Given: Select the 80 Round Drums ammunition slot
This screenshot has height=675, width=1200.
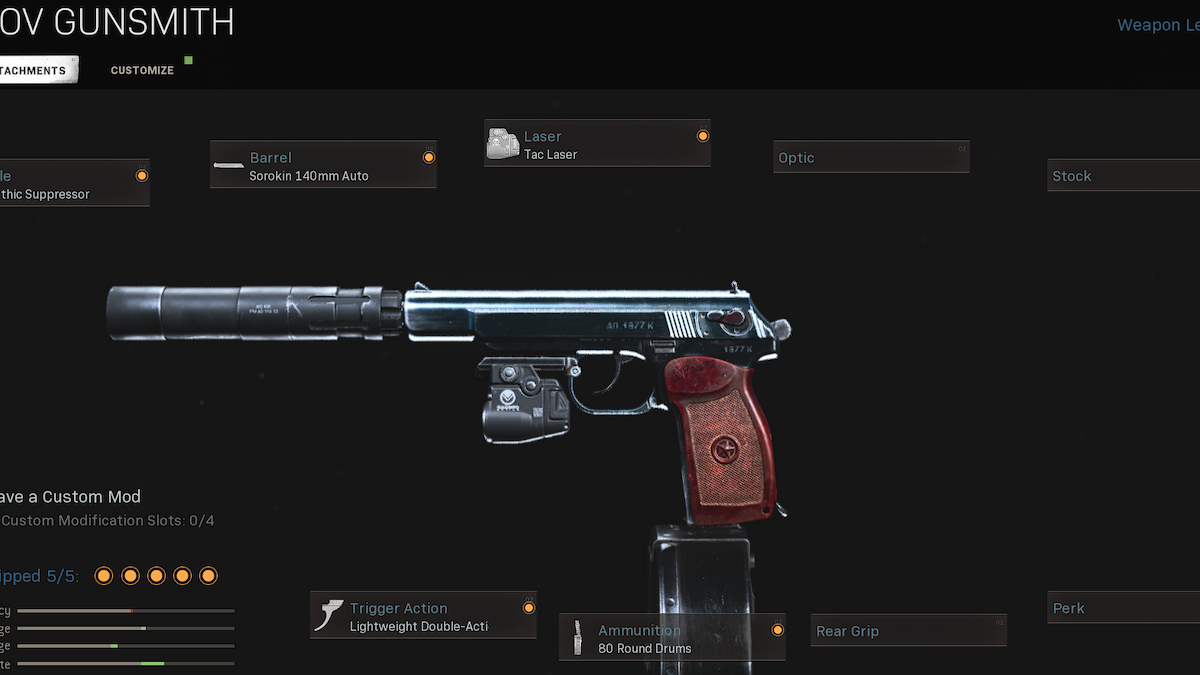Looking at the screenshot, I should click(672, 638).
